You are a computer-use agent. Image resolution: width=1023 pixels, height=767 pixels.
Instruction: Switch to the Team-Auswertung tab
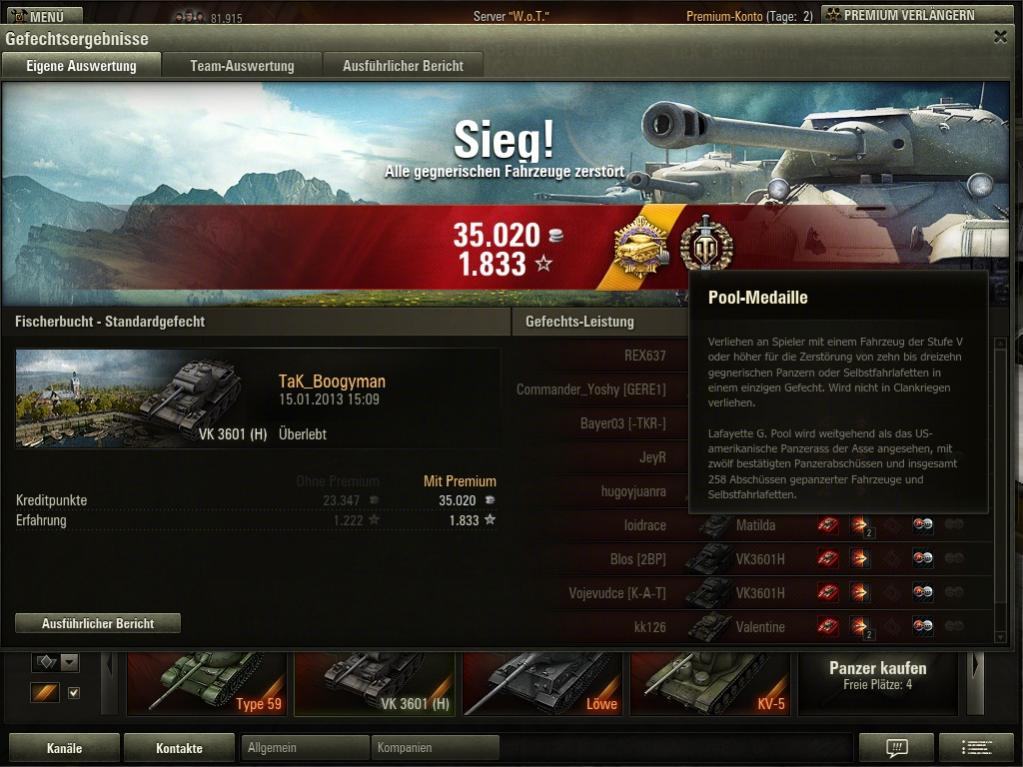pyautogui.click(x=242, y=66)
